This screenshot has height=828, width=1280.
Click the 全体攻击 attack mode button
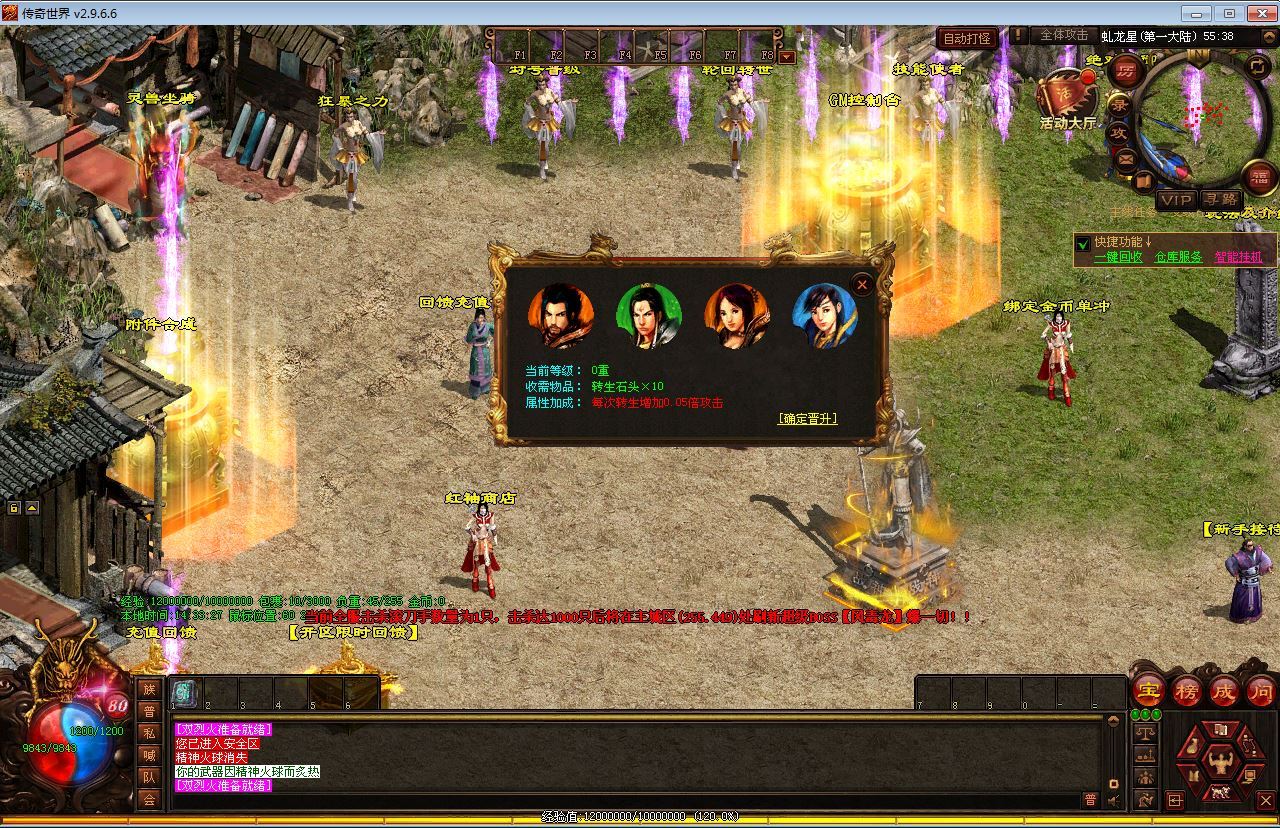(1063, 35)
